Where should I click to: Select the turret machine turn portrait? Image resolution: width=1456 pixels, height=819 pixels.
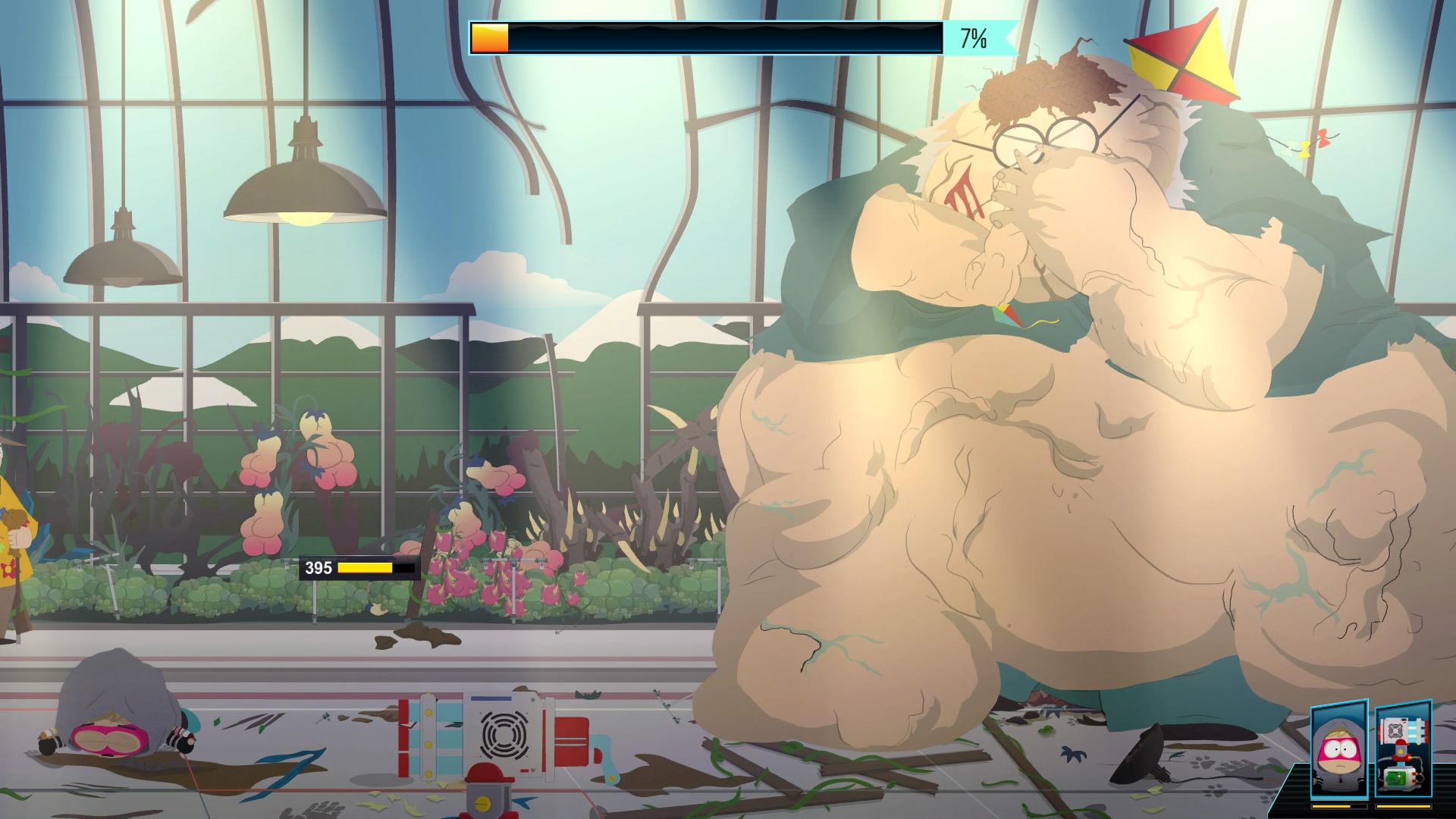pos(1402,748)
